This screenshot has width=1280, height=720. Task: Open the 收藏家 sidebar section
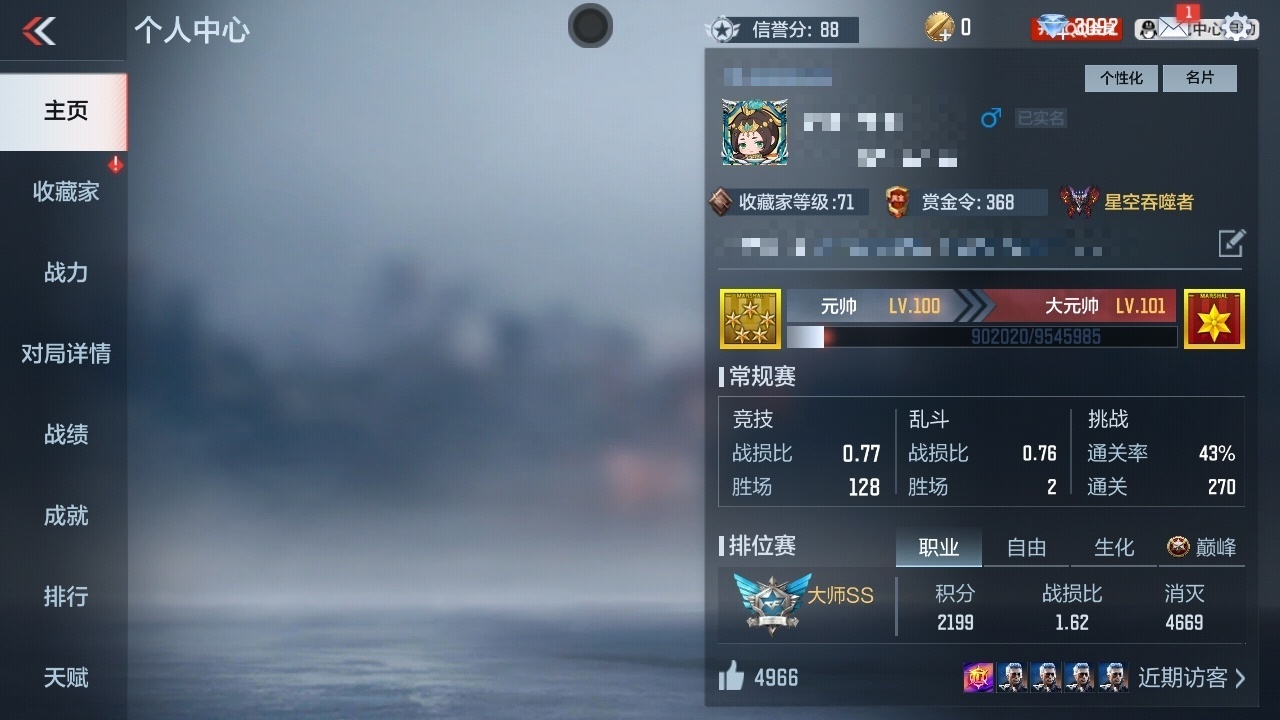pyautogui.click(x=65, y=191)
